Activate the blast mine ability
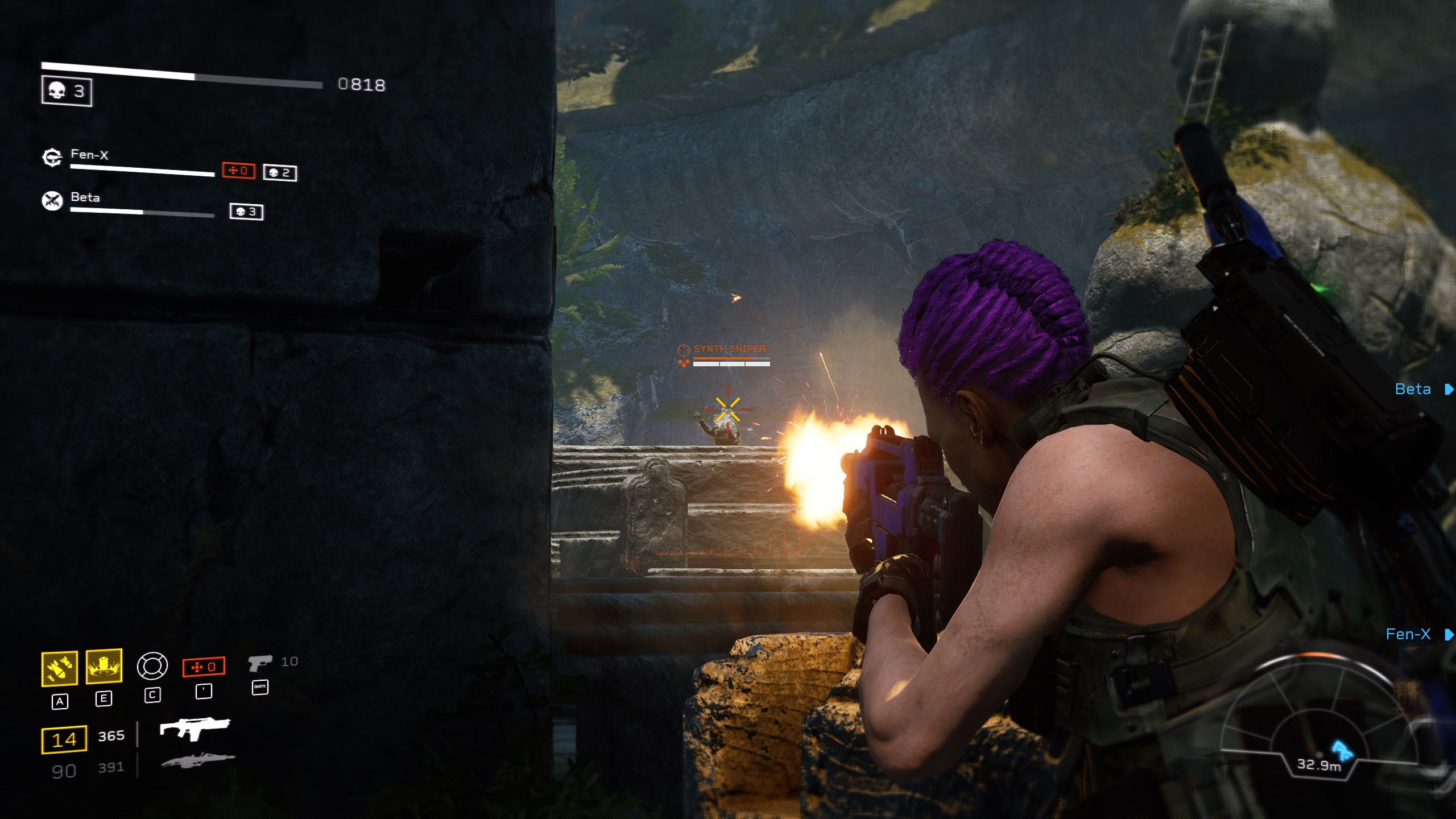 tap(104, 666)
